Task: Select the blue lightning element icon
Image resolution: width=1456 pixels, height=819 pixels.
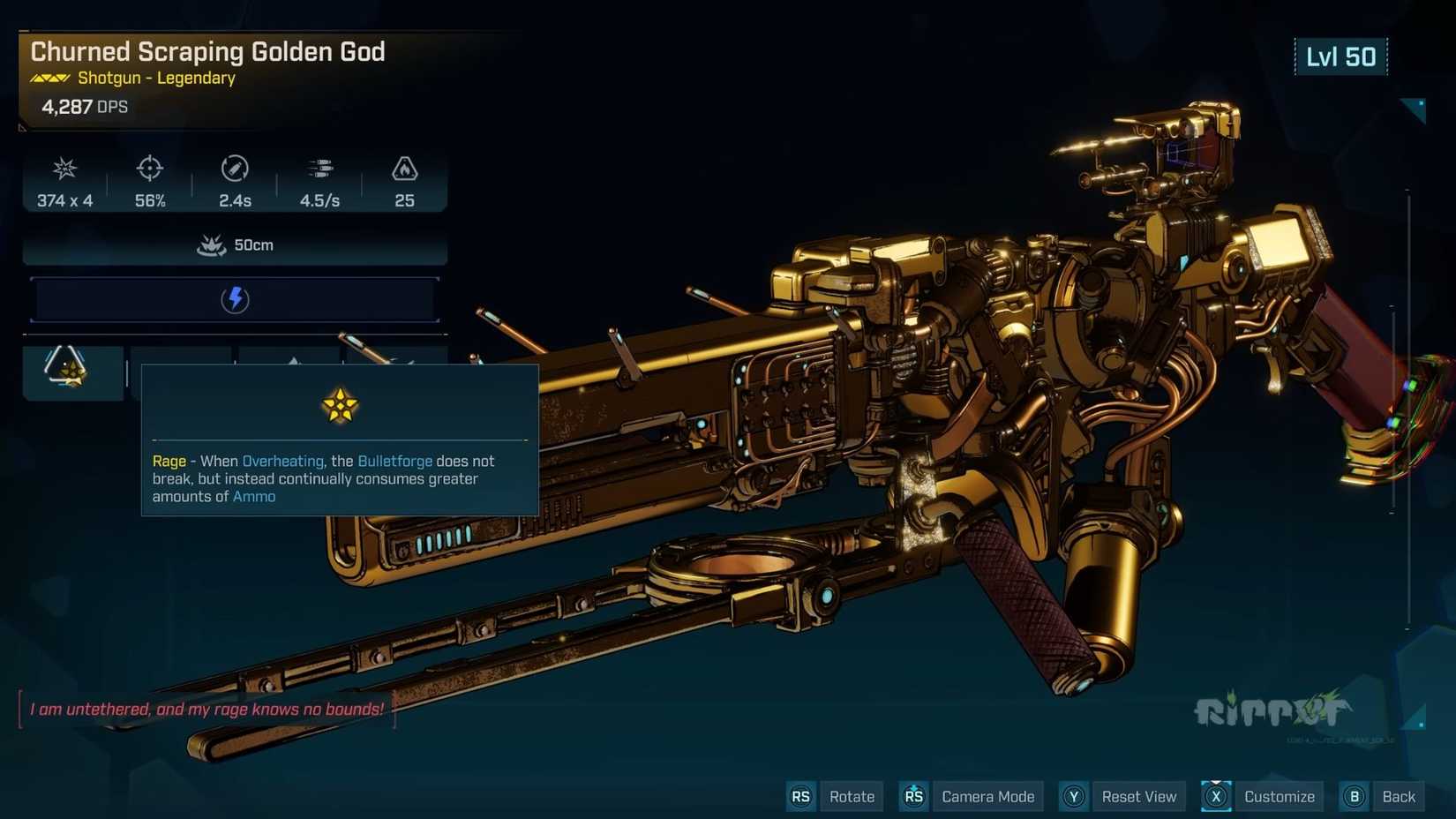Action: click(234, 298)
